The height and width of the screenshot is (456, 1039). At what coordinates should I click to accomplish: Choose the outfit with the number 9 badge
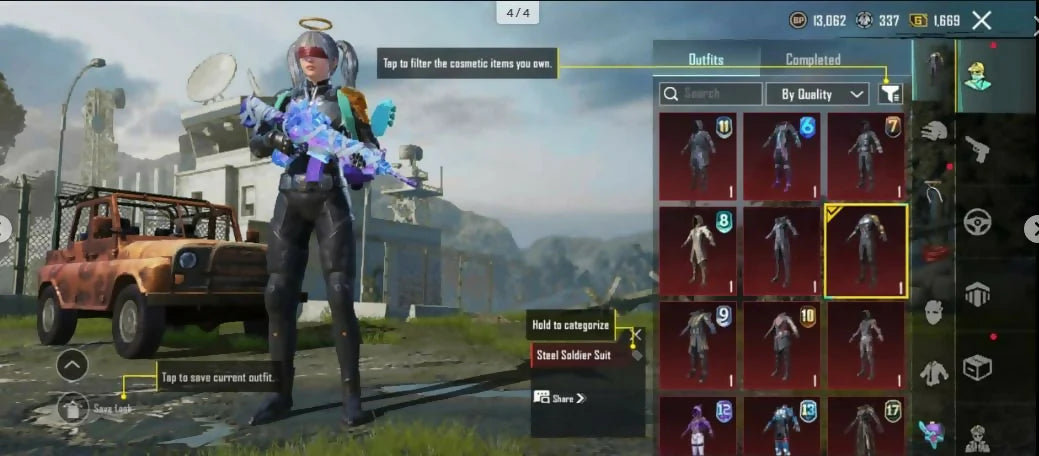(x=697, y=343)
